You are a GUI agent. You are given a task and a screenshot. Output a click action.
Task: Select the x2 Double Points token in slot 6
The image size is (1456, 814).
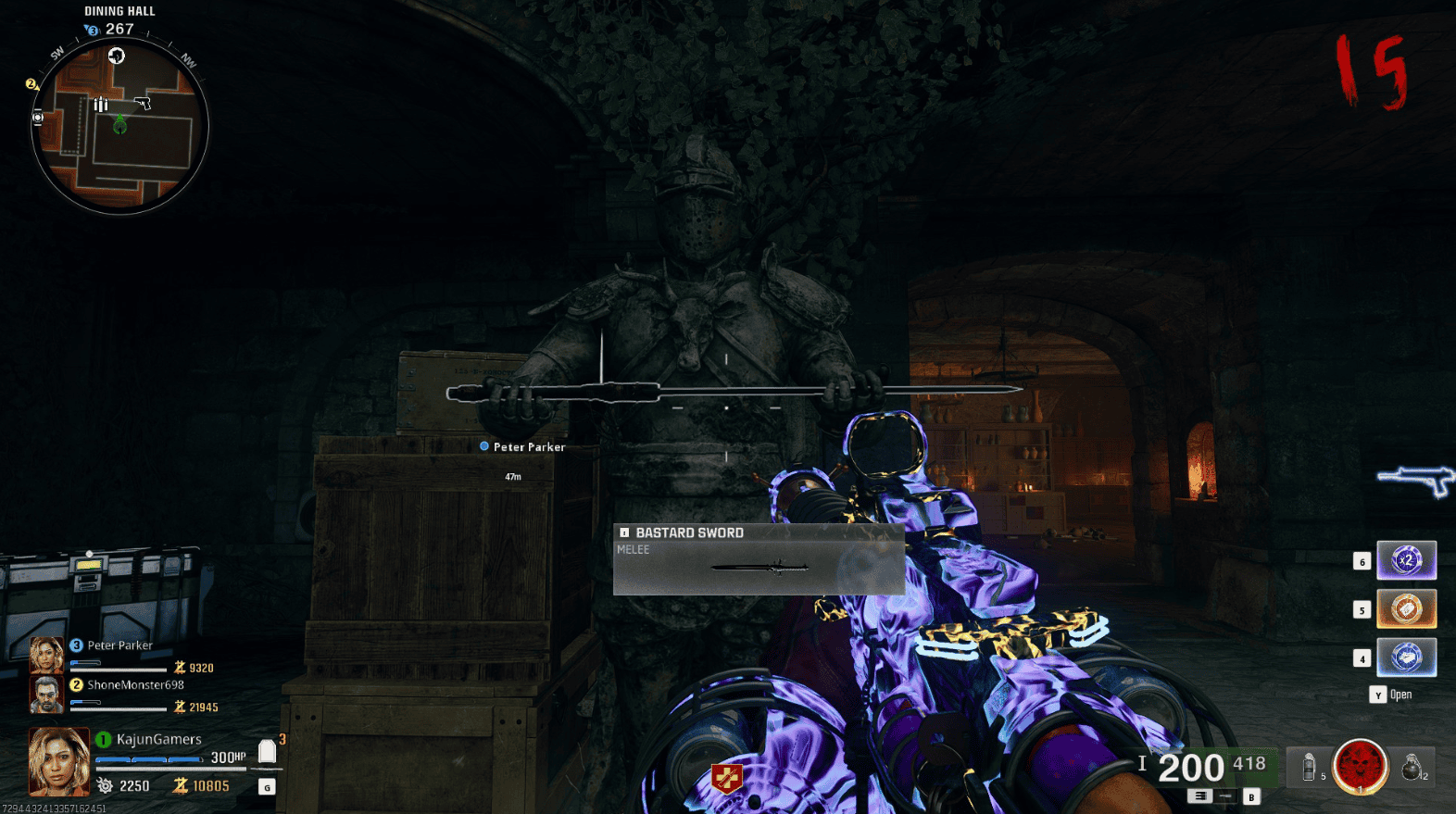pos(1406,559)
